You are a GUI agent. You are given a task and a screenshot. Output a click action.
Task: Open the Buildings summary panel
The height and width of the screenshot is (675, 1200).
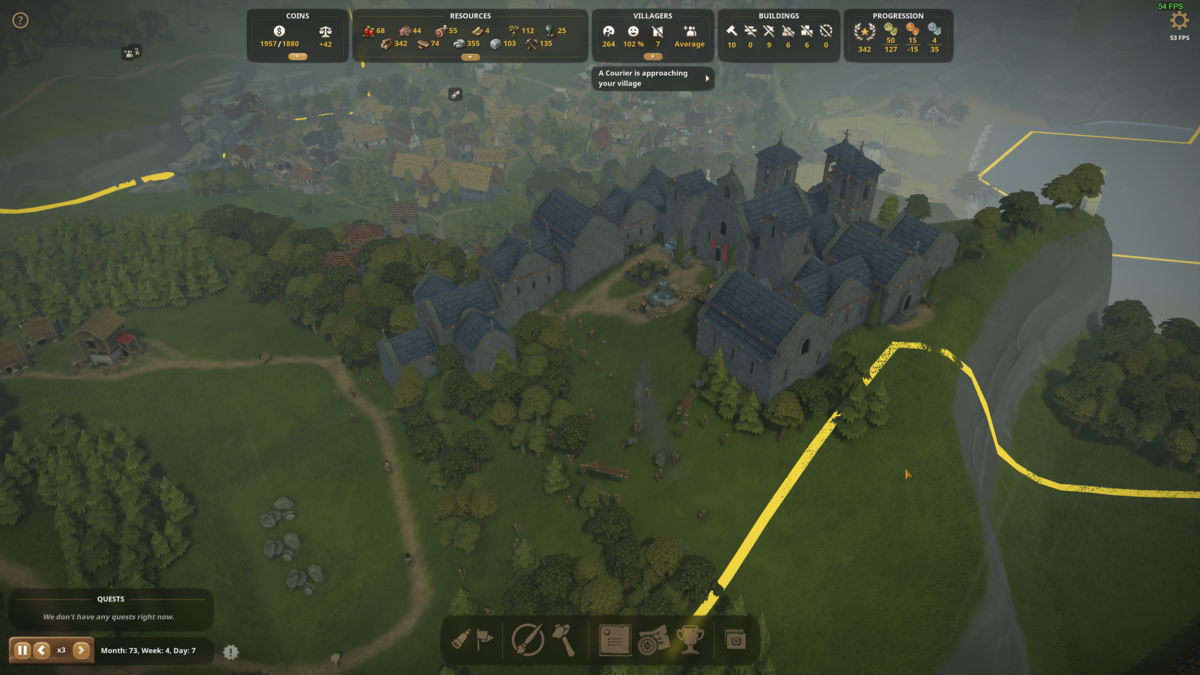(779, 36)
